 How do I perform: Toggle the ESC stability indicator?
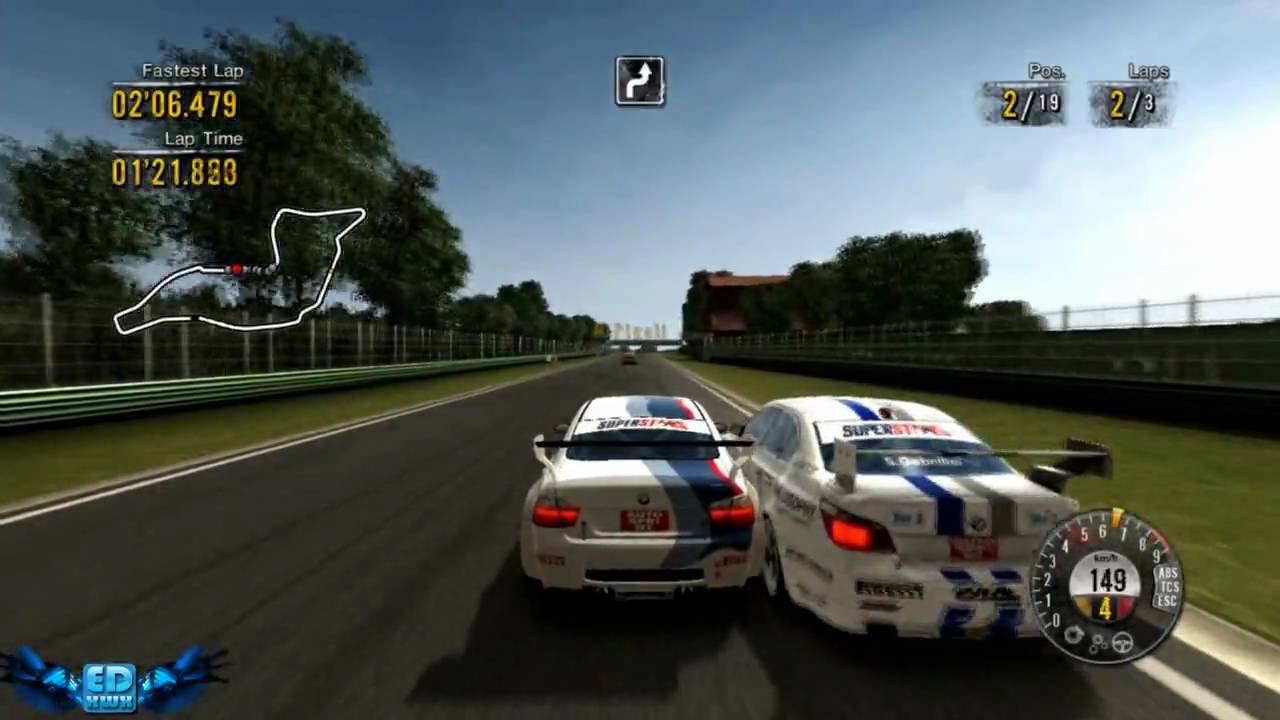(x=1166, y=602)
